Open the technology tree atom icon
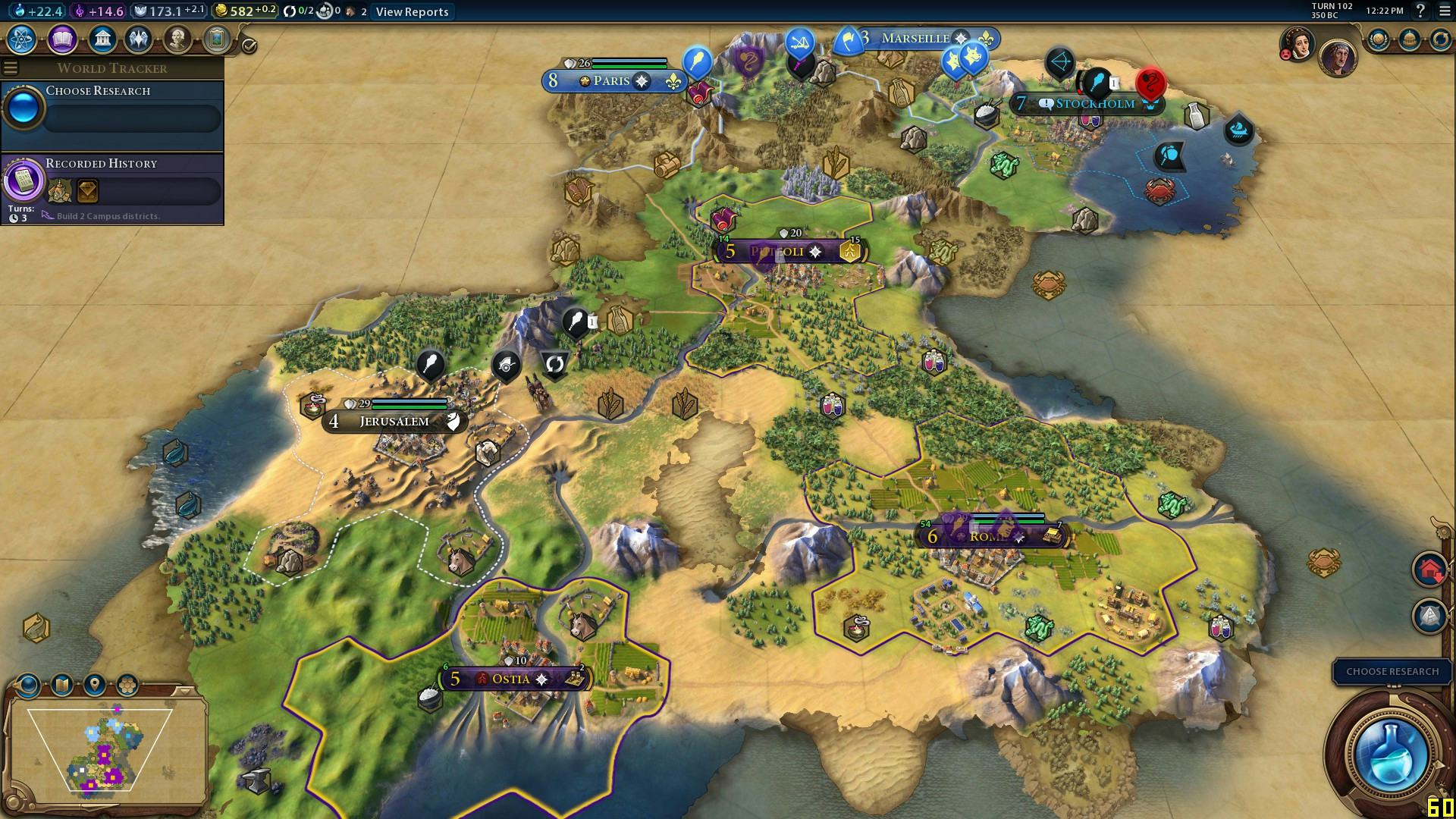Viewport: 1456px width, 819px height. point(23,39)
